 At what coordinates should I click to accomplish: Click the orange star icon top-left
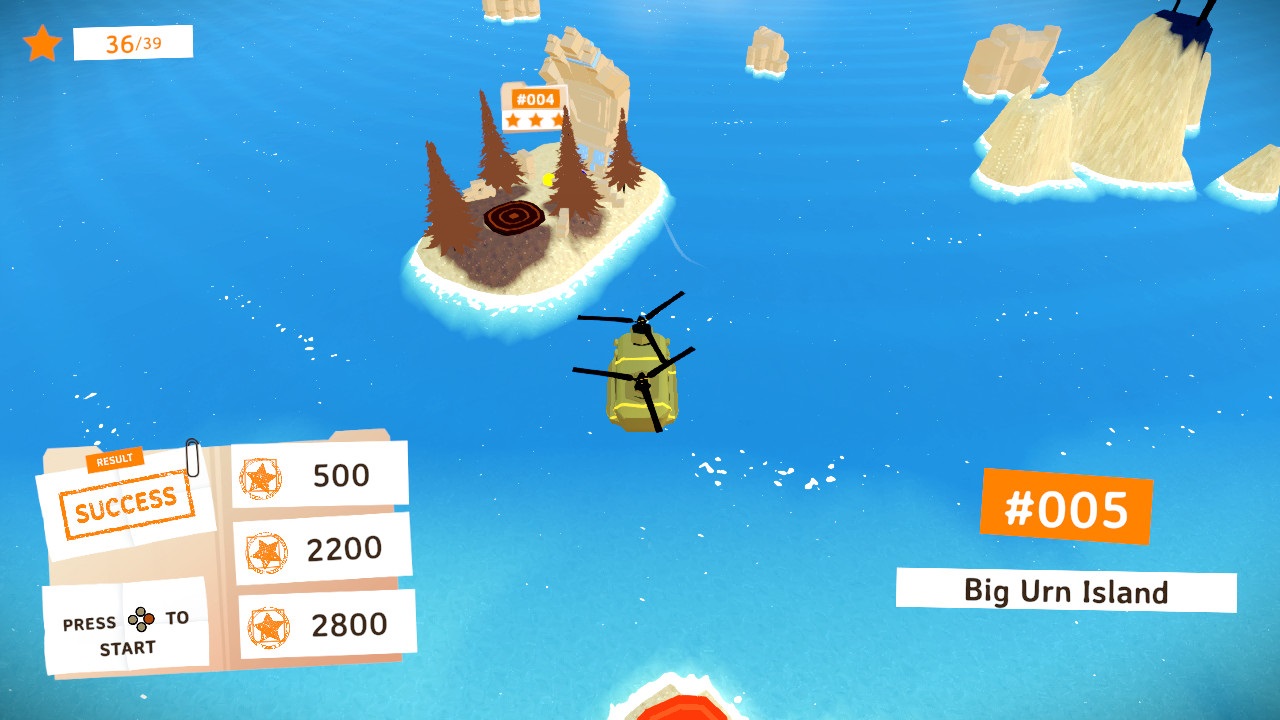tap(42, 43)
